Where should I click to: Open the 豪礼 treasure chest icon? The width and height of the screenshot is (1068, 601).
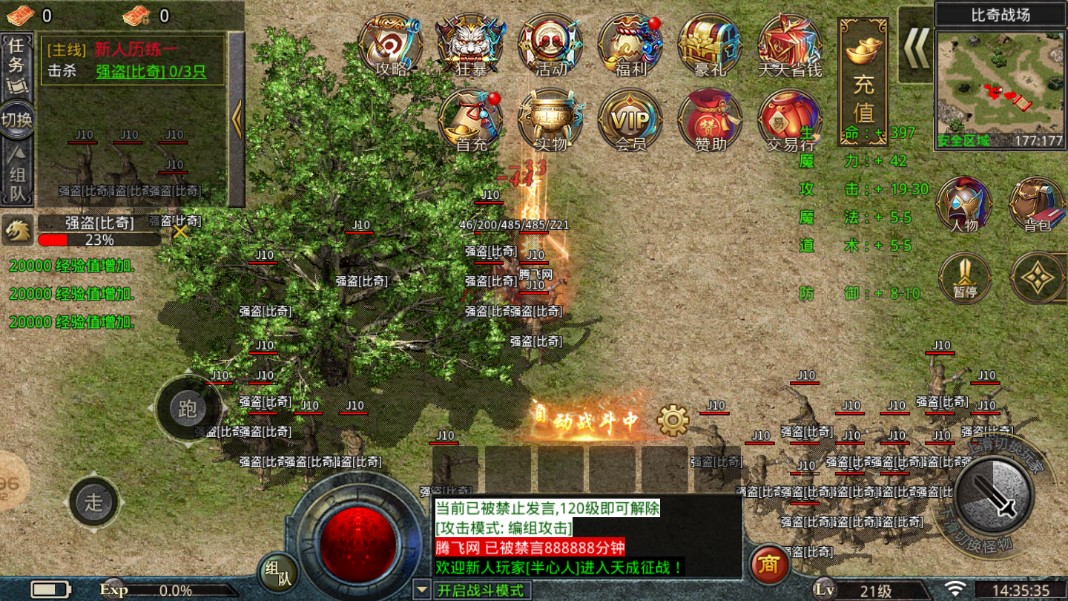point(710,44)
